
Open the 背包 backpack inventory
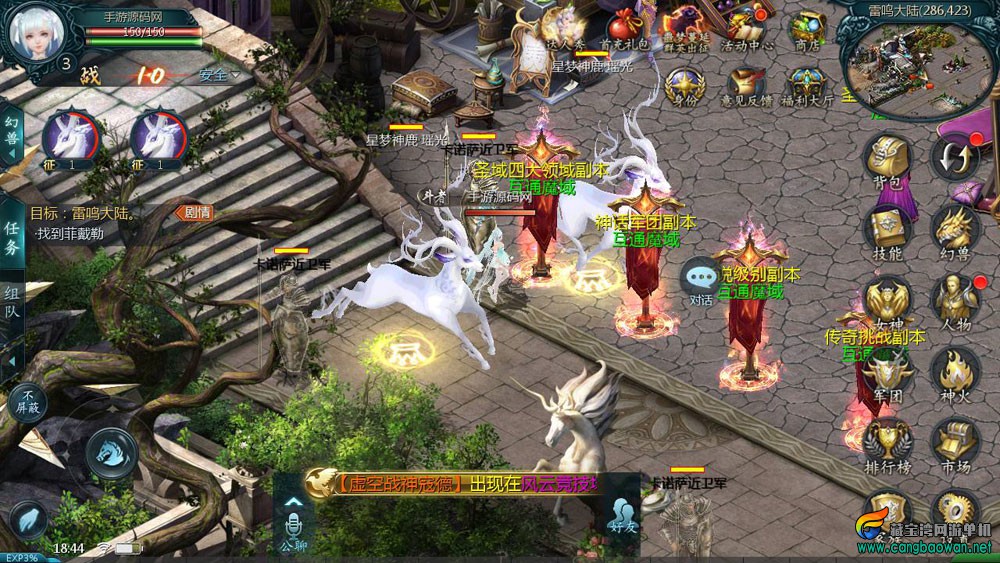(887, 161)
